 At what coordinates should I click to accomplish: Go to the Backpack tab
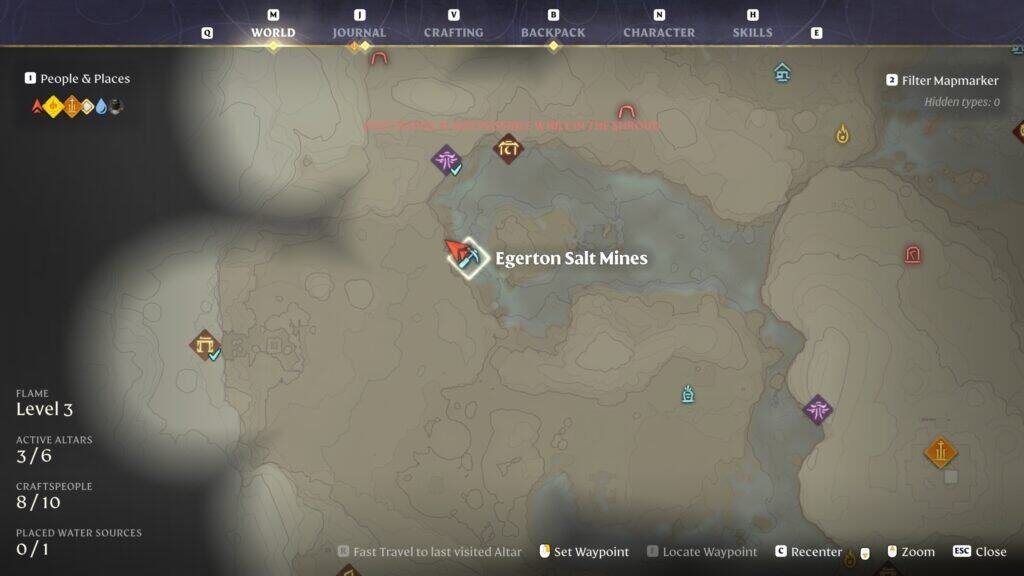tap(552, 32)
